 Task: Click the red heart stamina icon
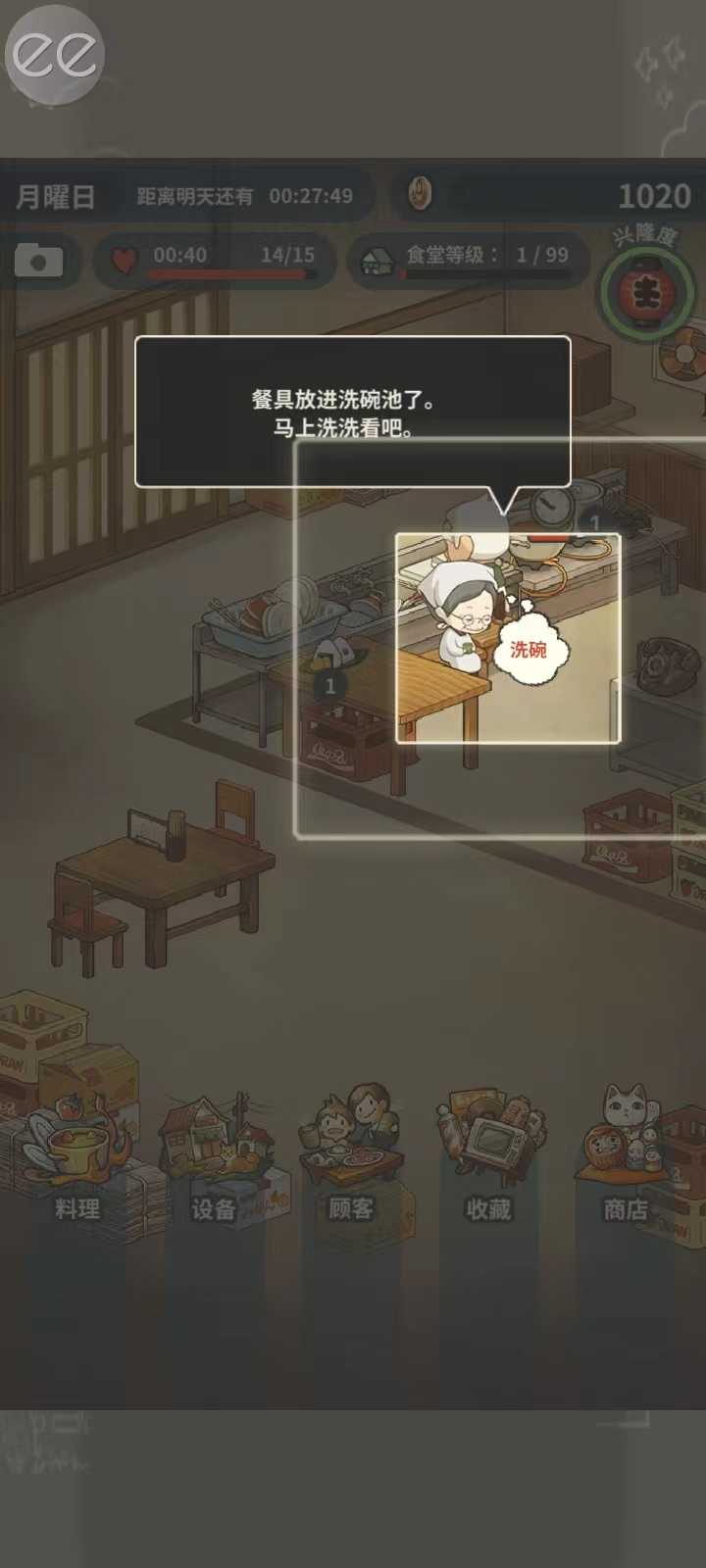(x=125, y=260)
